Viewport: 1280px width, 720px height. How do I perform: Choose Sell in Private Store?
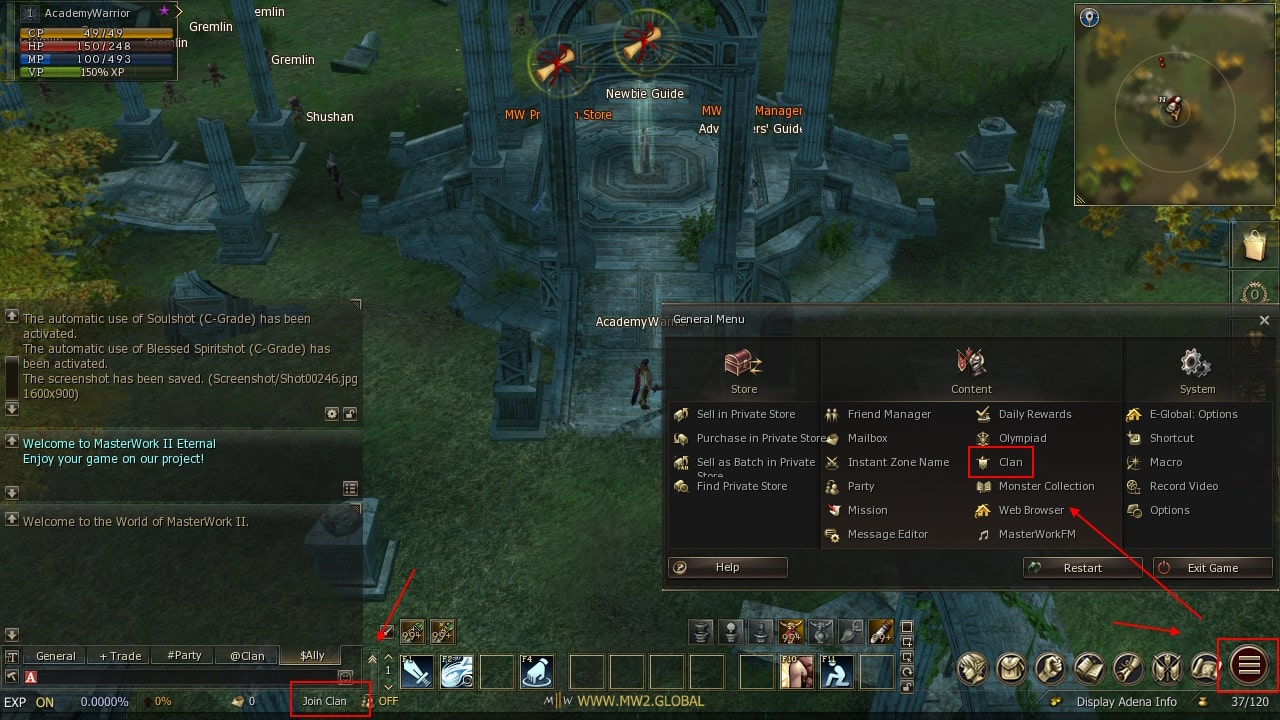(x=745, y=414)
